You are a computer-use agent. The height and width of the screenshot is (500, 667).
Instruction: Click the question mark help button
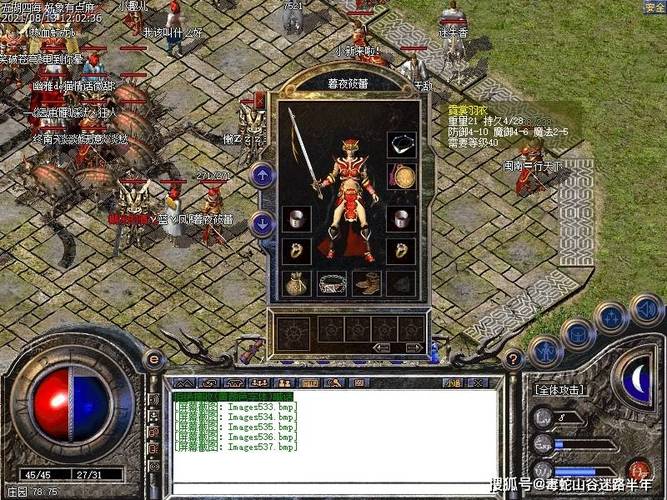(513, 359)
